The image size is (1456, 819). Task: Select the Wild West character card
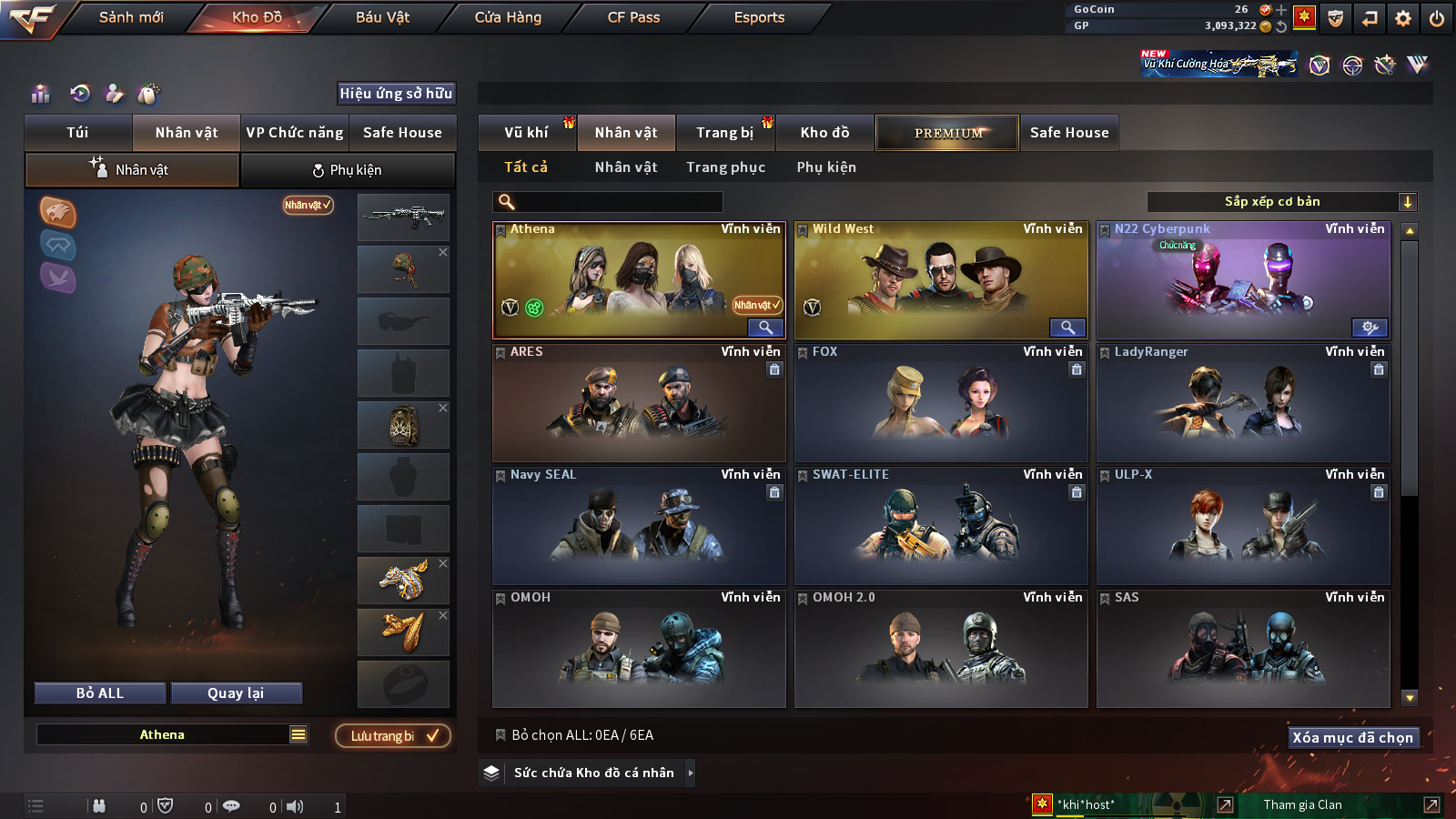click(941, 280)
